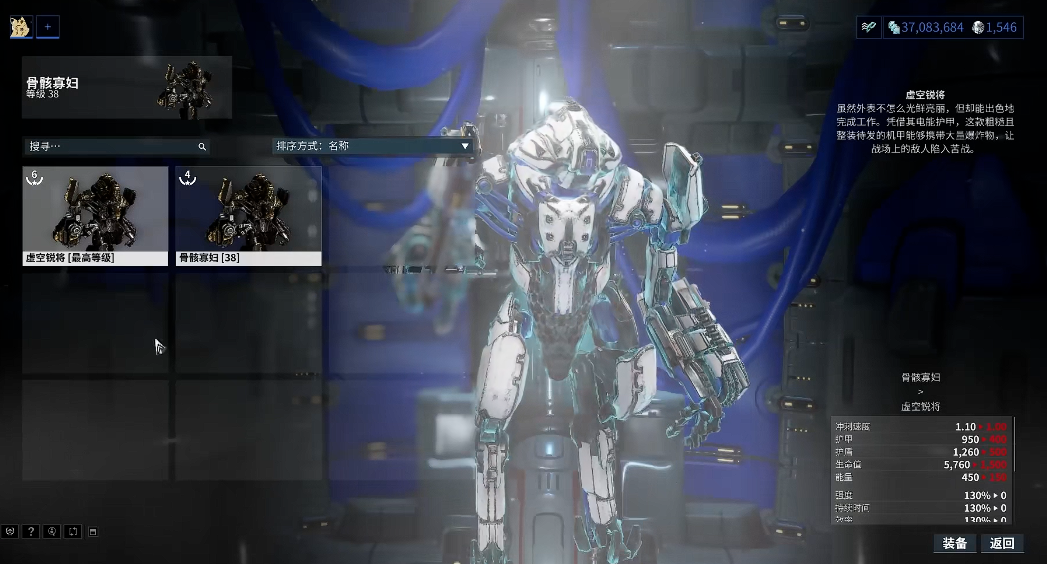The image size is (1047, 564).
Task: Open the question mark help icon
Action: (31, 531)
